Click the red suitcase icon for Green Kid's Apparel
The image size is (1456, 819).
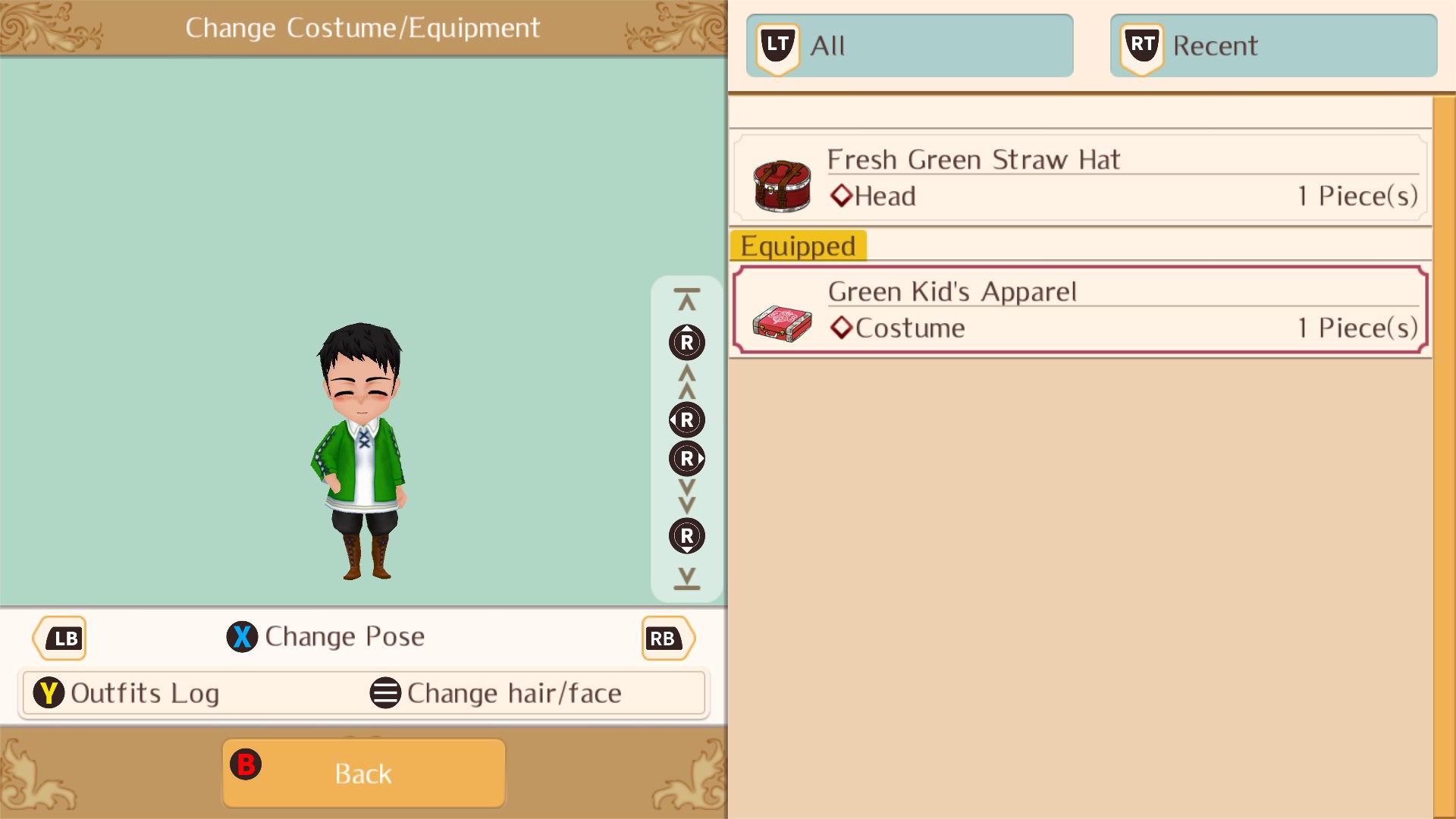point(783,322)
